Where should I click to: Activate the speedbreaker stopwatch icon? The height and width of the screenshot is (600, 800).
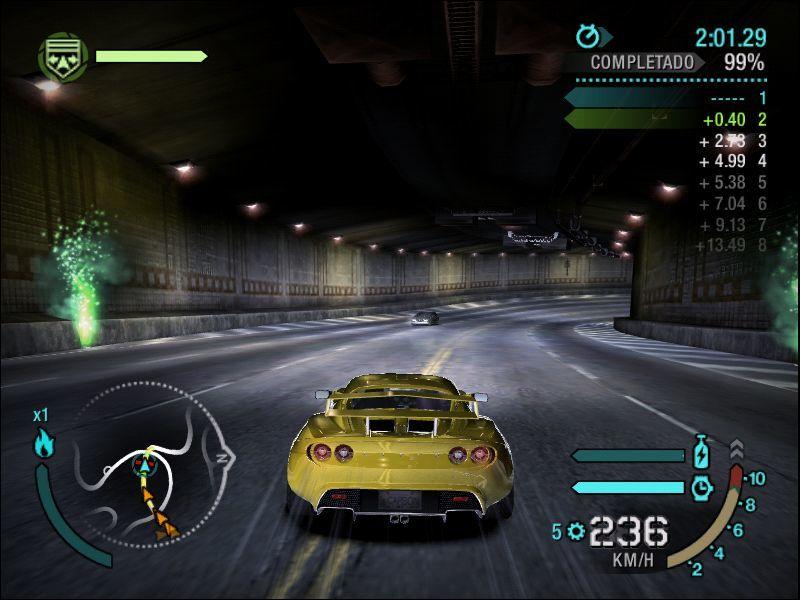tap(702, 487)
